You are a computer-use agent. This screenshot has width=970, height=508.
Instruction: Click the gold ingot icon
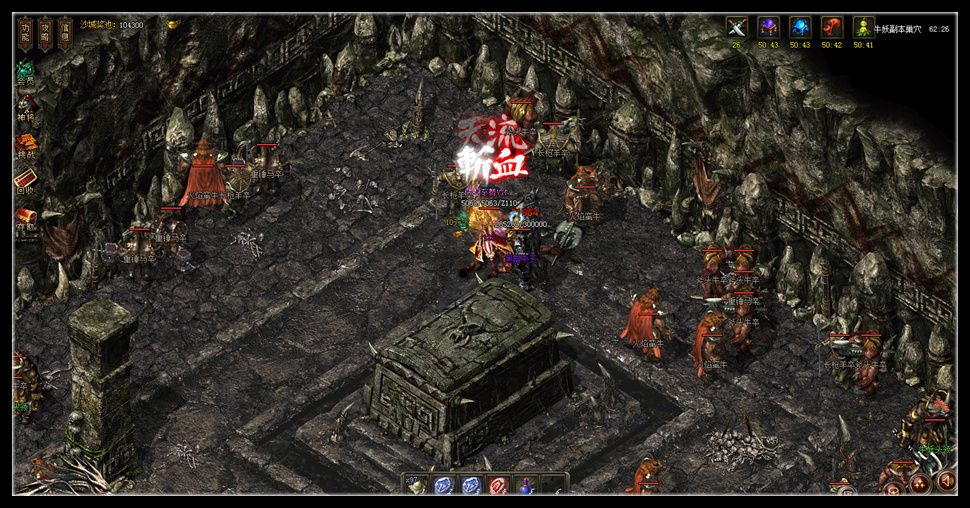pos(172,24)
